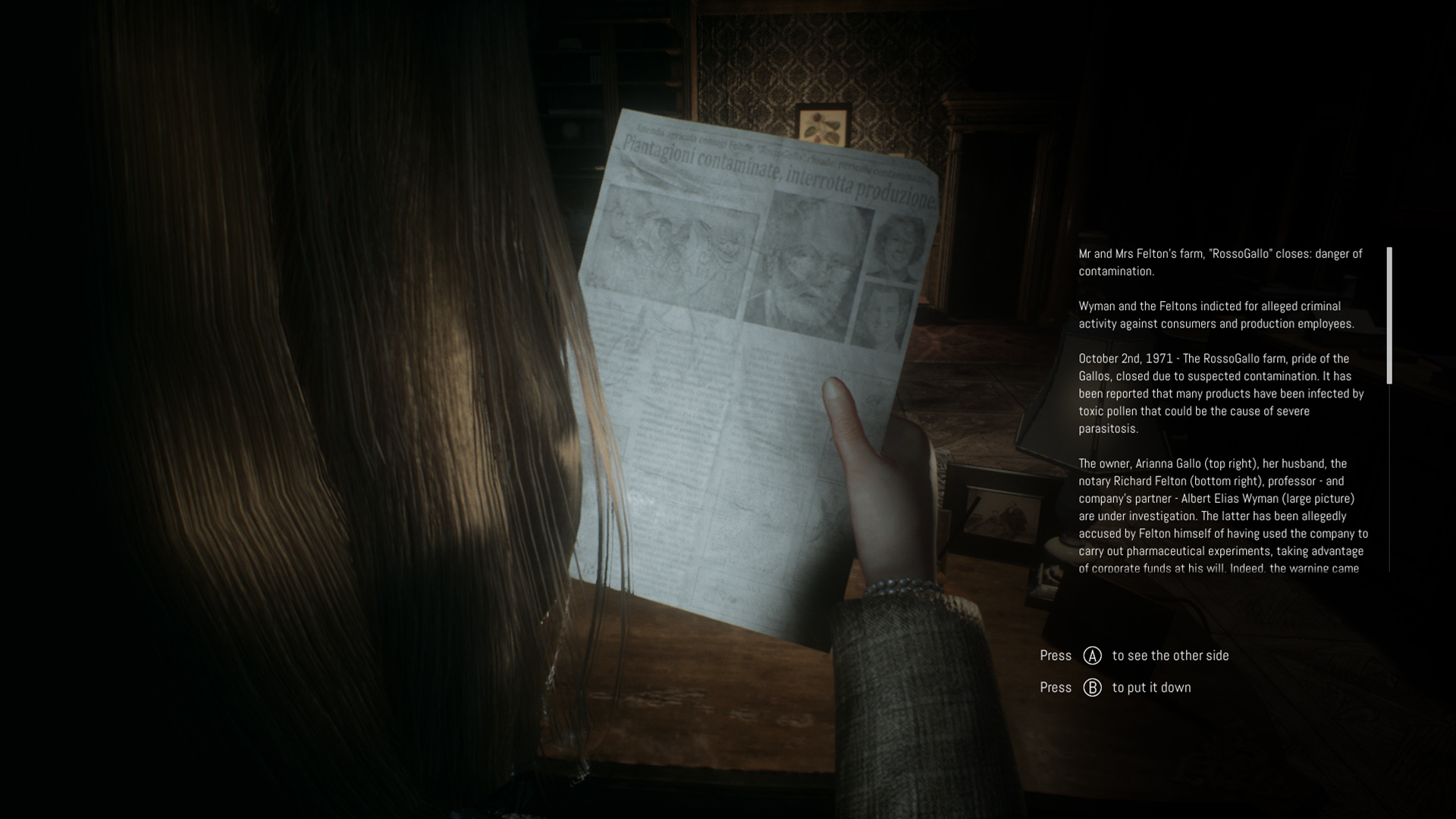
Task: Click the circular B button prompt icon
Action: click(1092, 687)
